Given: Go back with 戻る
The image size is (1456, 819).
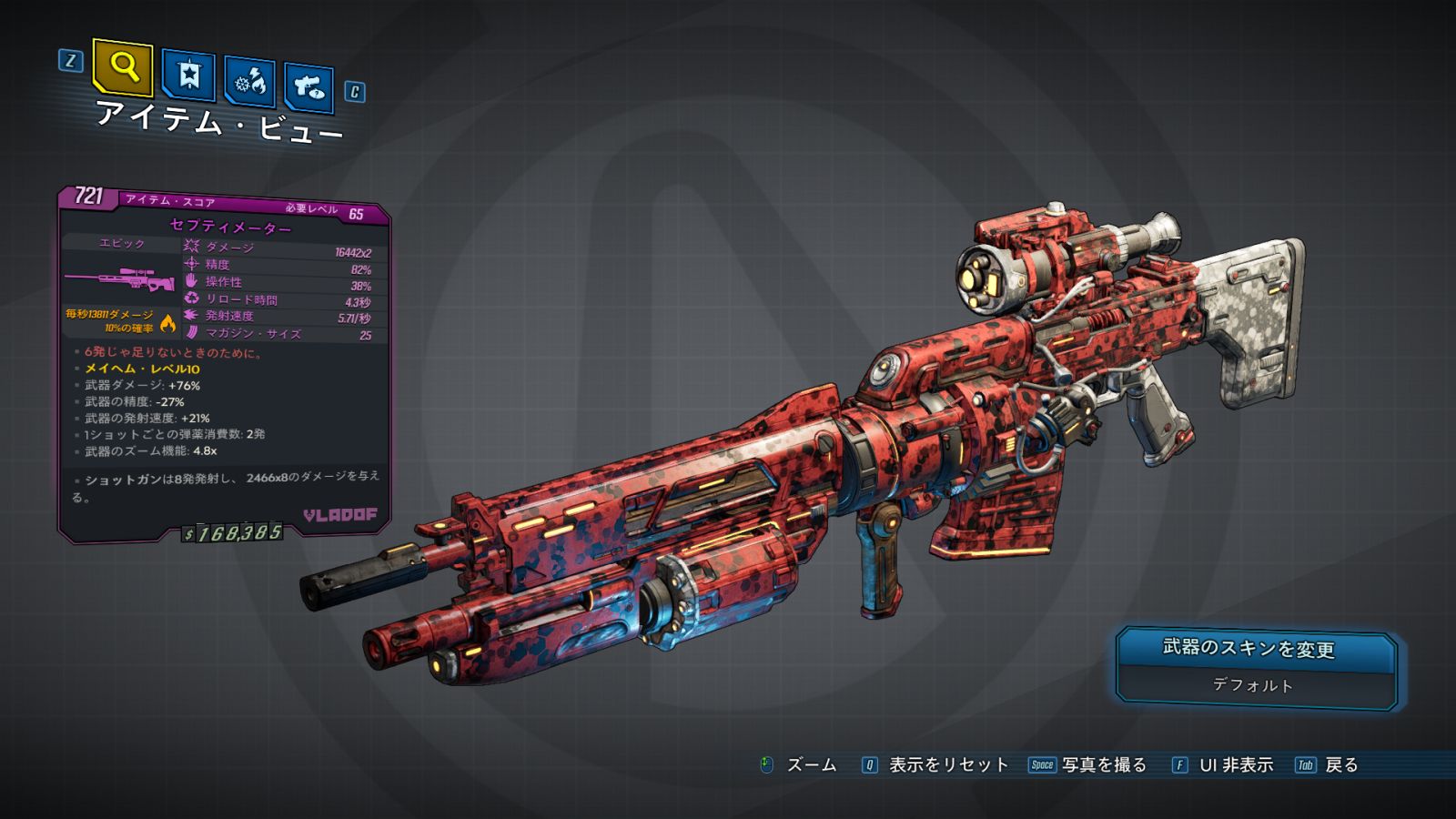Looking at the screenshot, I should coord(1340,765).
